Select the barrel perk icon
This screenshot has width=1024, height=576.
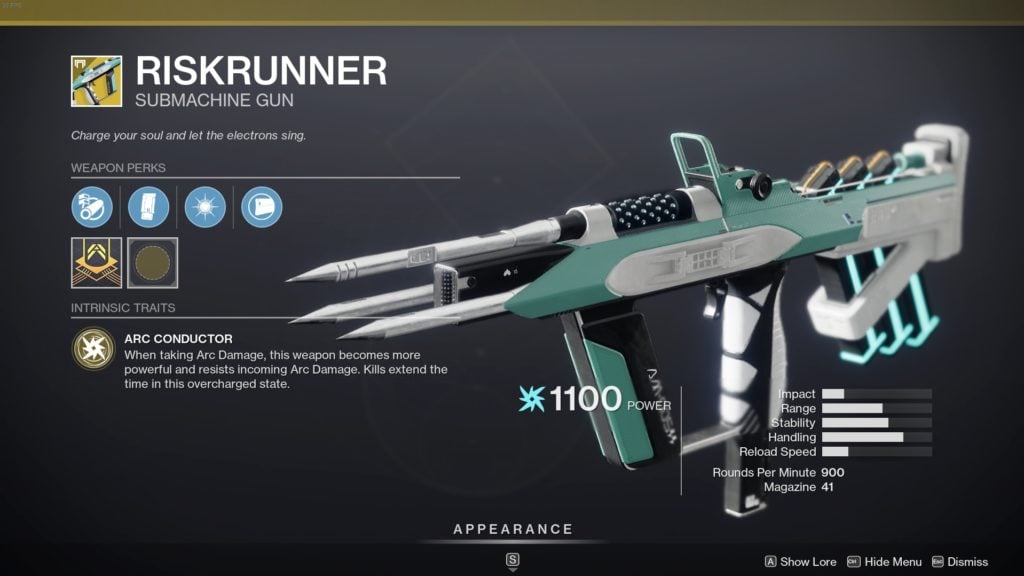(x=91, y=207)
